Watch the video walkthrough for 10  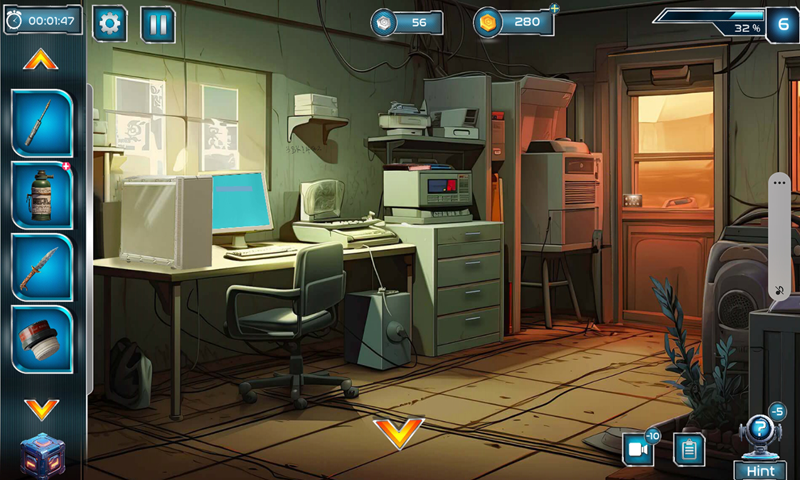[638, 449]
